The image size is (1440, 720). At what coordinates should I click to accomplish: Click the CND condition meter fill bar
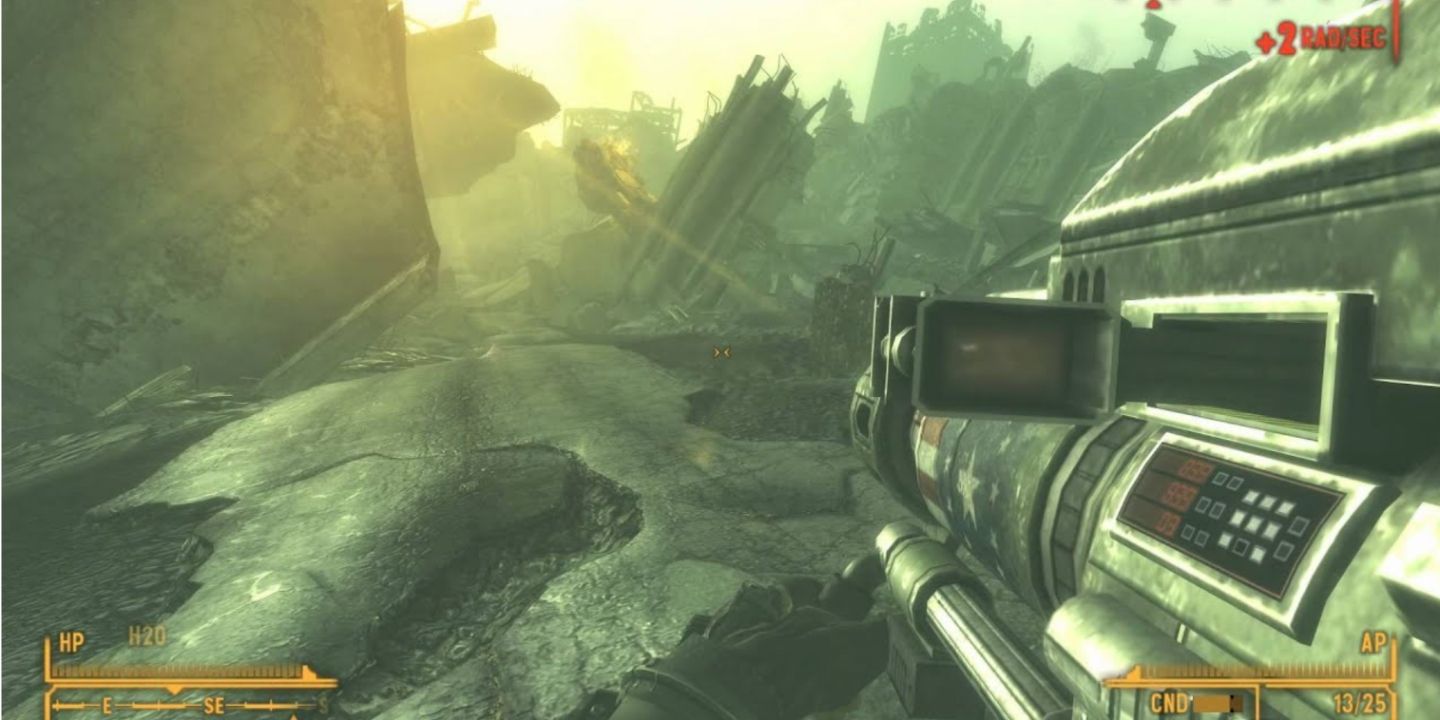pyautogui.click(x=1213, y=704)
